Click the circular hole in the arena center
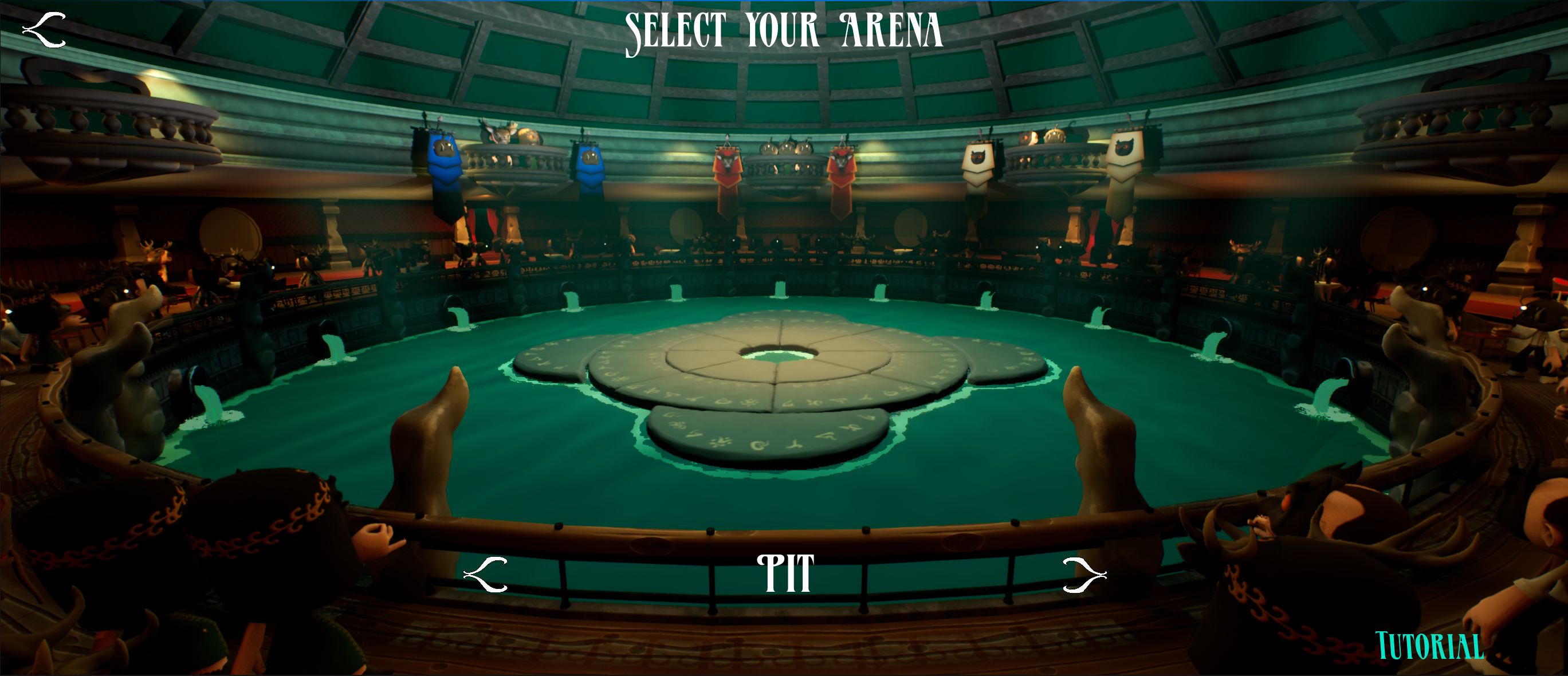This screenshot has height=676, width=1568. click(x=784, y=358)
